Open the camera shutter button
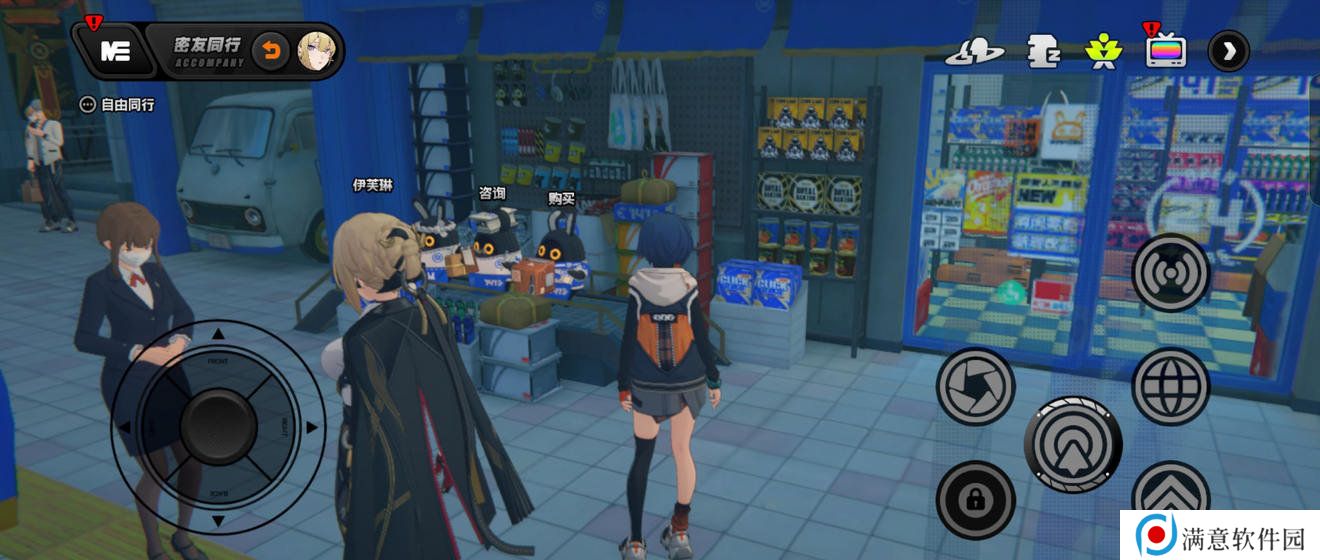The height and width of the screenshot is (560, 1320). pos(975,386)
